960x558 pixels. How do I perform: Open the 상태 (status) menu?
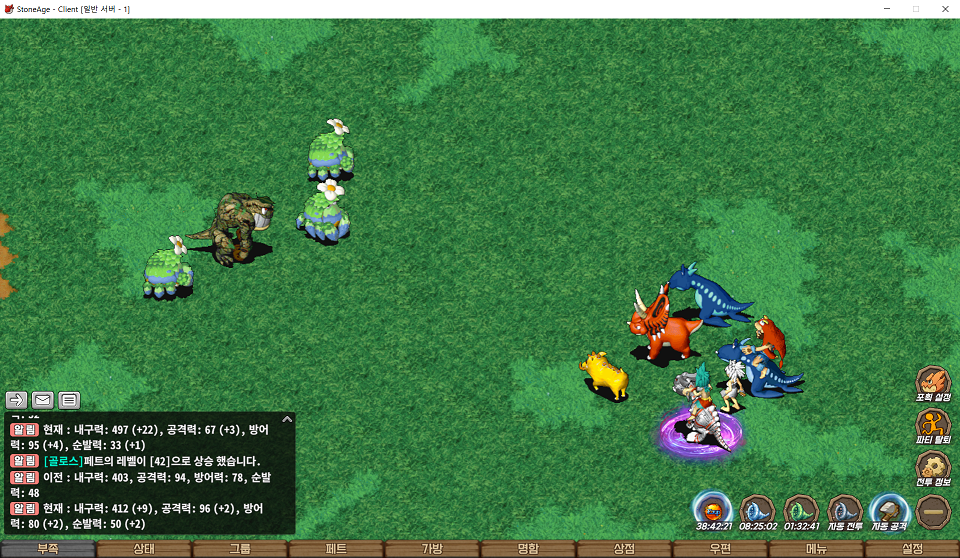click(144, 549)
